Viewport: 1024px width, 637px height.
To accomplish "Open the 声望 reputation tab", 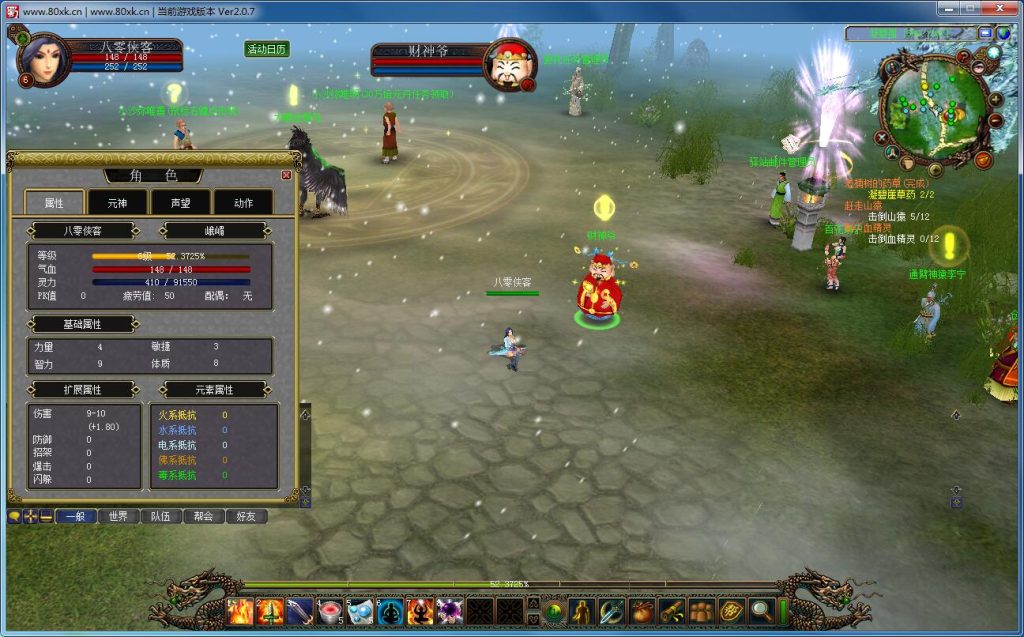I will tap(179, 203).
